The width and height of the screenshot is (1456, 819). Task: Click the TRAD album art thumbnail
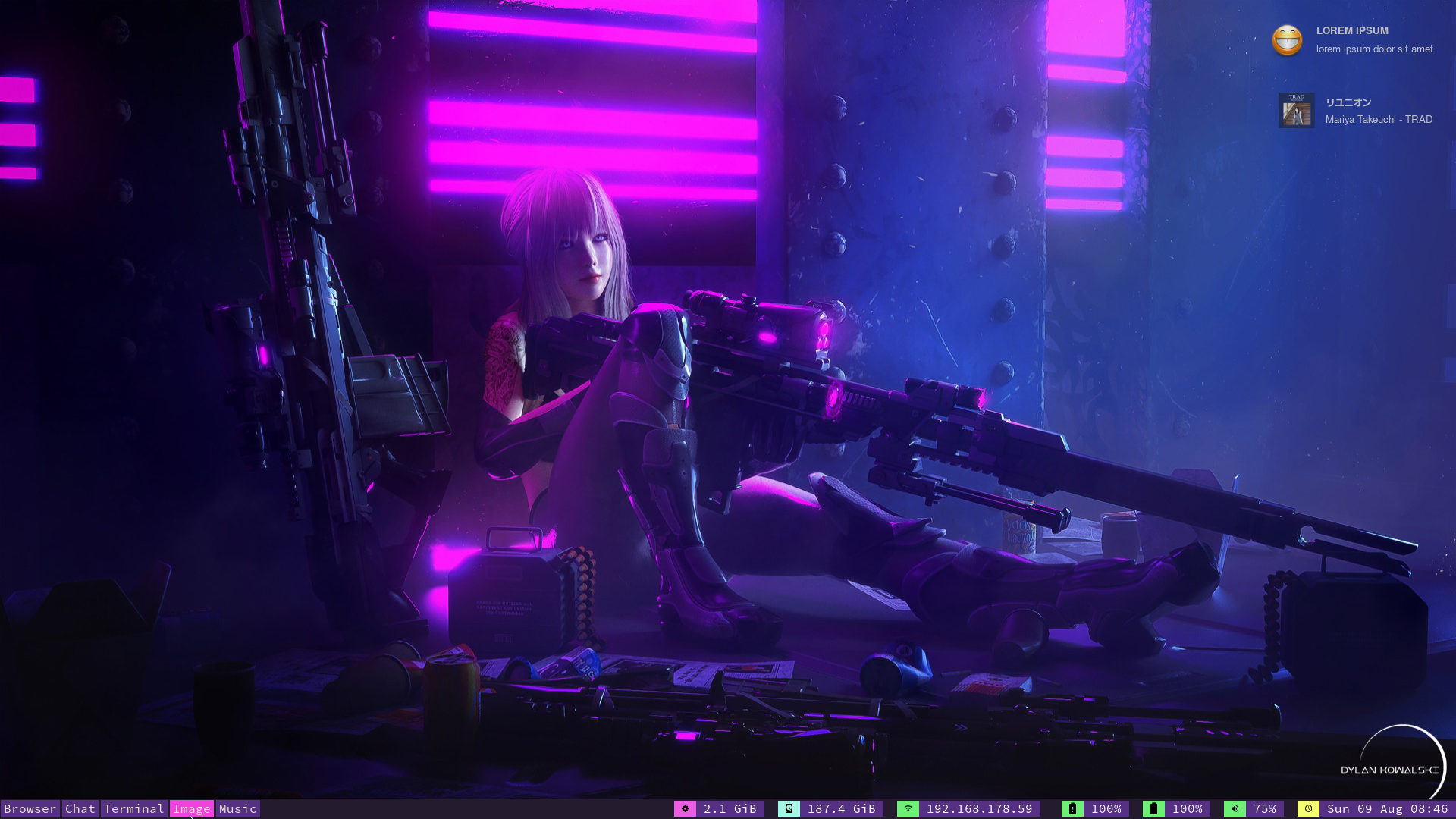click(1297, 110)
